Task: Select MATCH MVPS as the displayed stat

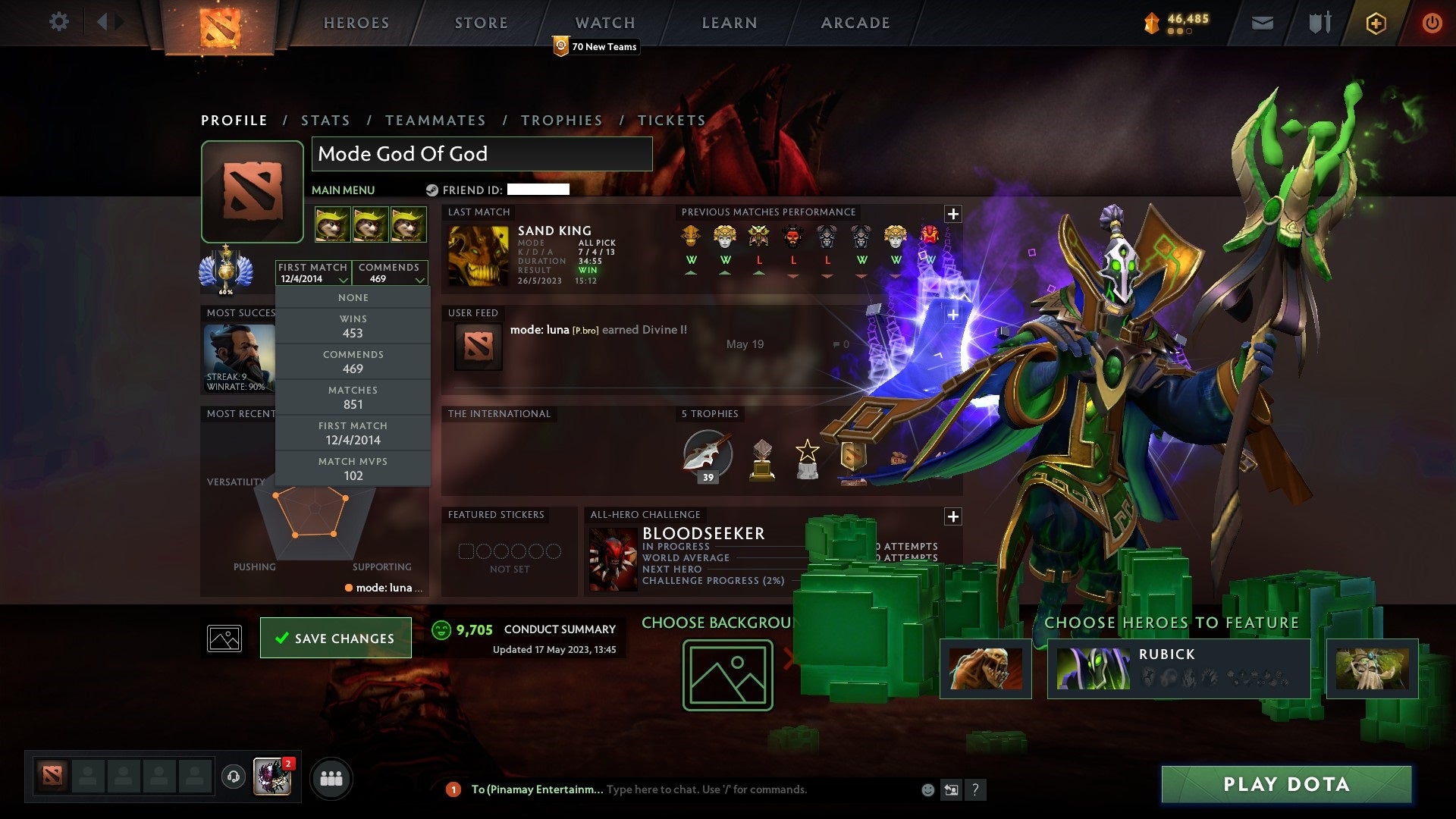Action: pyautogui.click(x=353, y=469)
